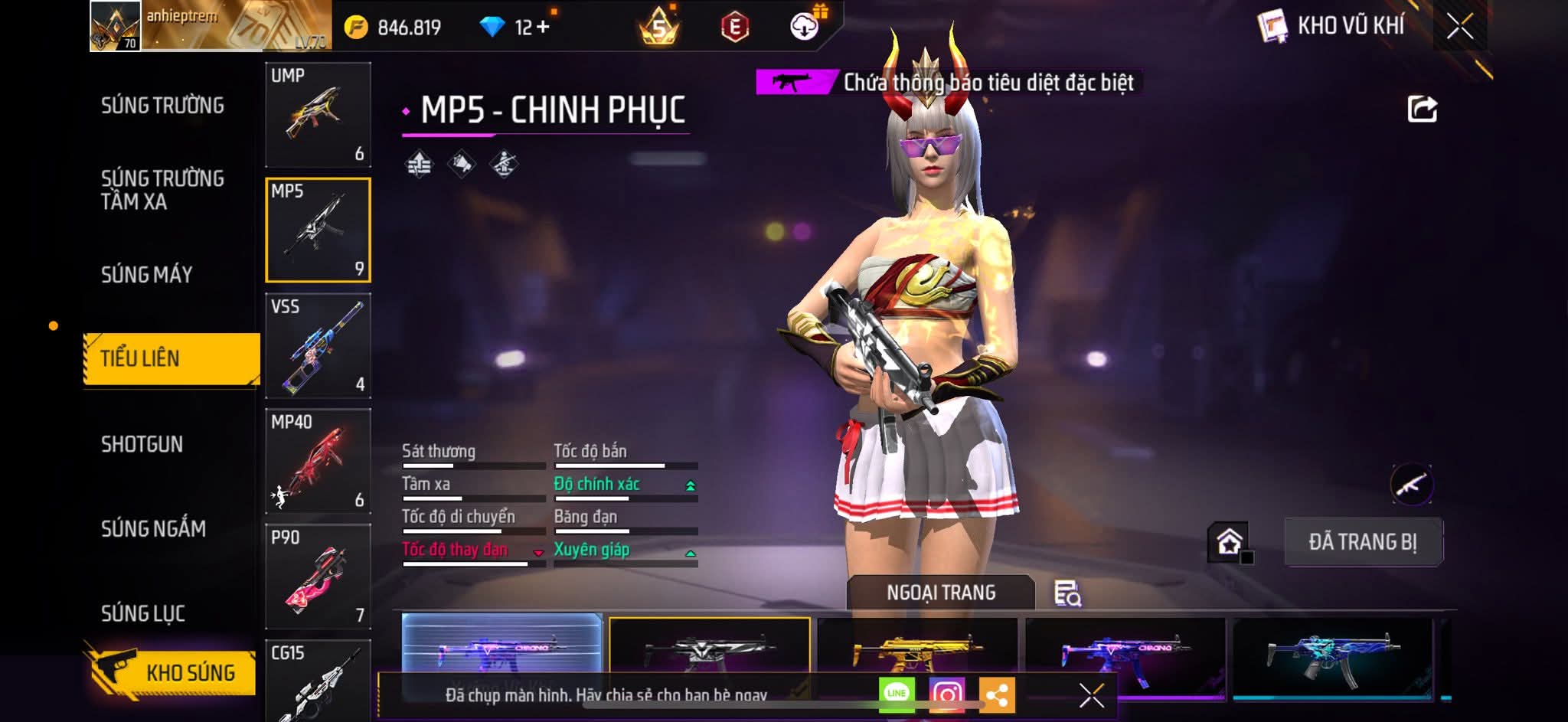The height and width of the screenshot is (722, 1568).
Task: Switch to SÚNG LỤC category
Action: pyautogui.click(x=143, y=613)
